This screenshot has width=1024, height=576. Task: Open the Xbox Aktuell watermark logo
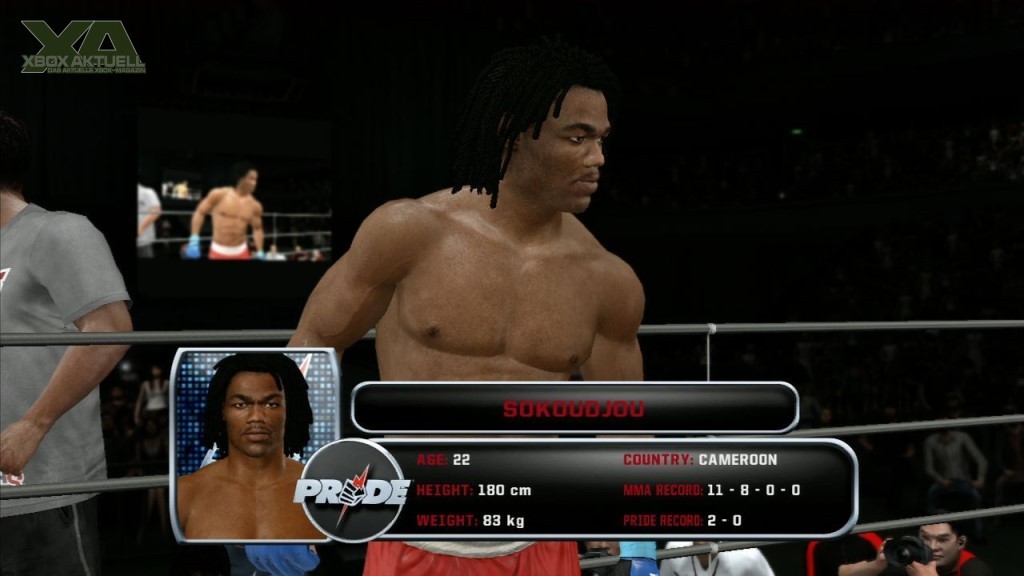click(83, 47)
